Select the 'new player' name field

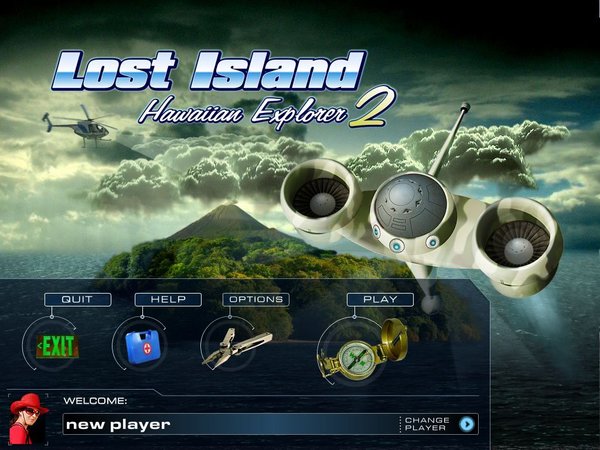[230, 424]
